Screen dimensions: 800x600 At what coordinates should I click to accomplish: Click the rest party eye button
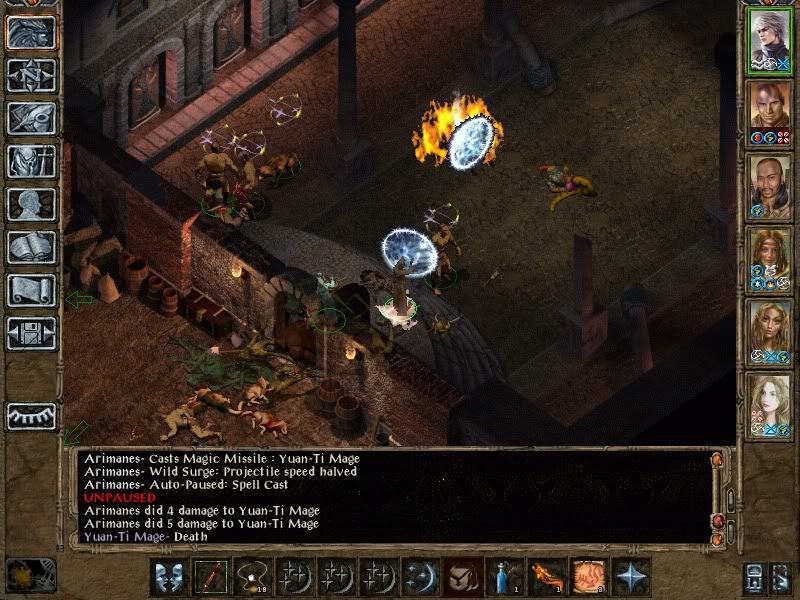31,416
